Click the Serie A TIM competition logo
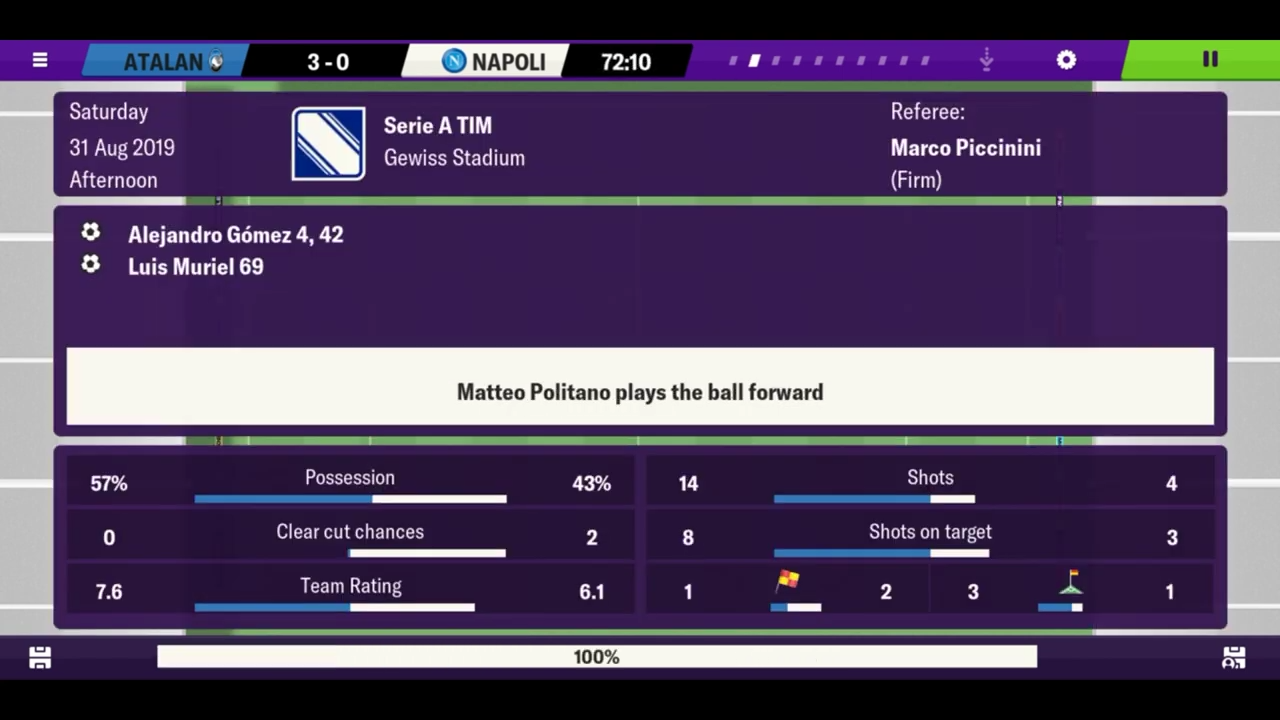Image resolution: width=1280 pixels, height=720 pixels. pos(329,143)
